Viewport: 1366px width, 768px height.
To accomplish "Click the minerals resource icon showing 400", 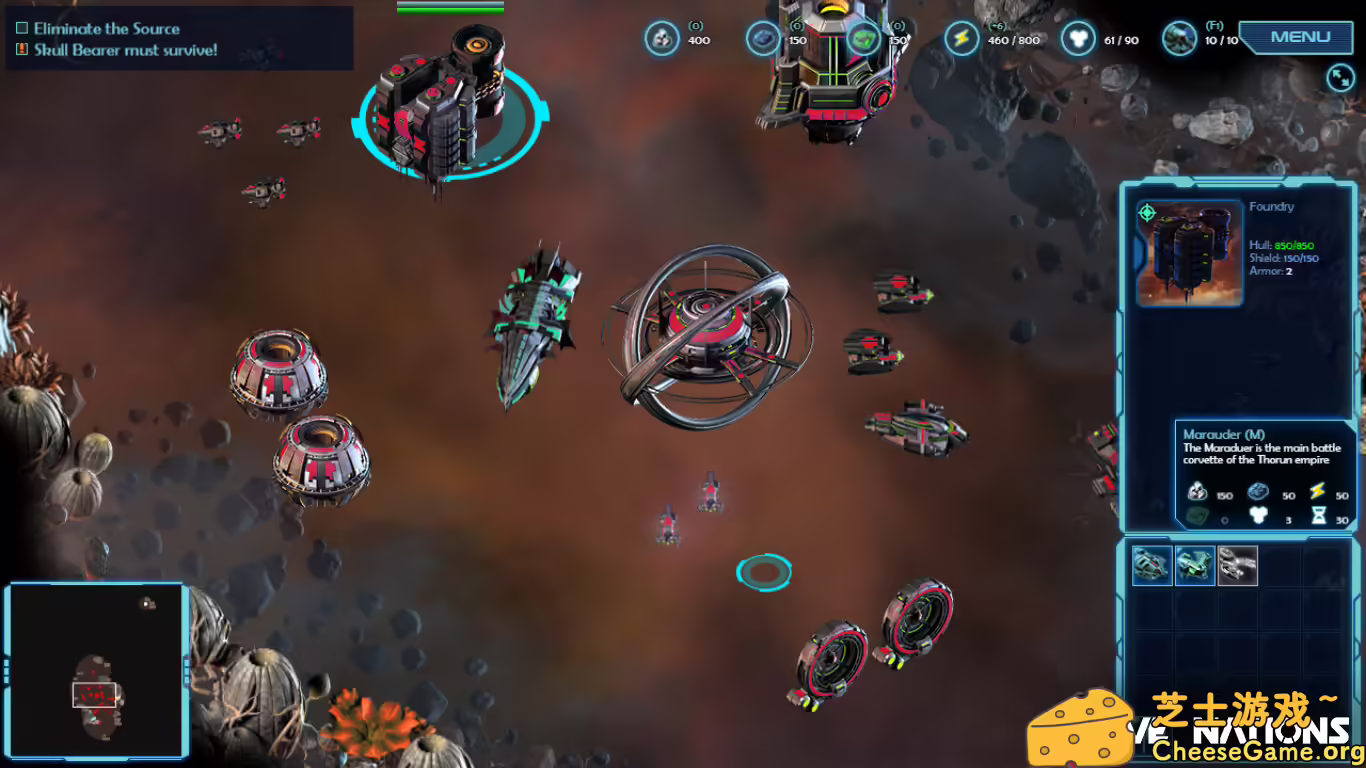I will [661, 37].
